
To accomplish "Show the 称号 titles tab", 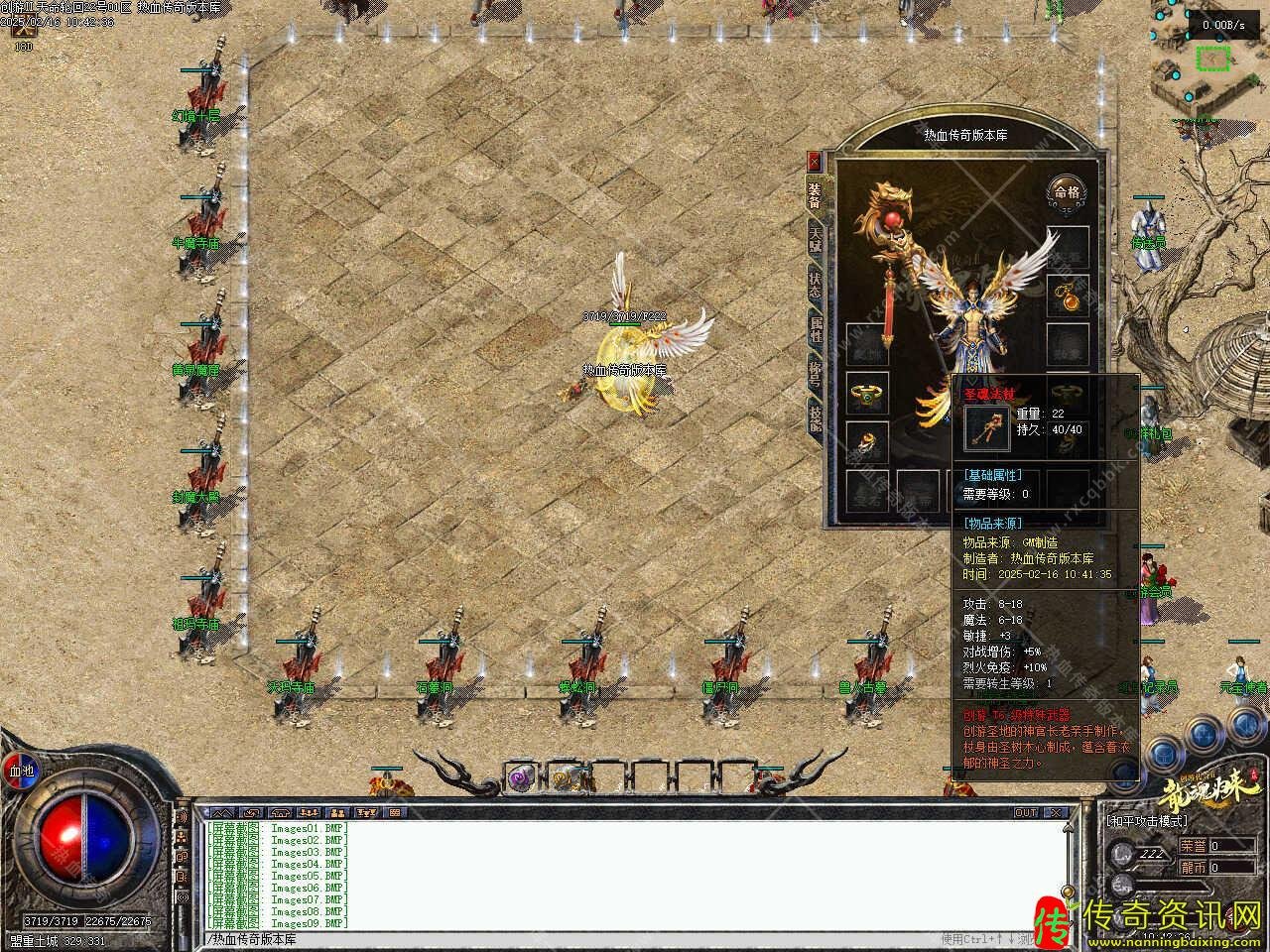I will (815, 373).
